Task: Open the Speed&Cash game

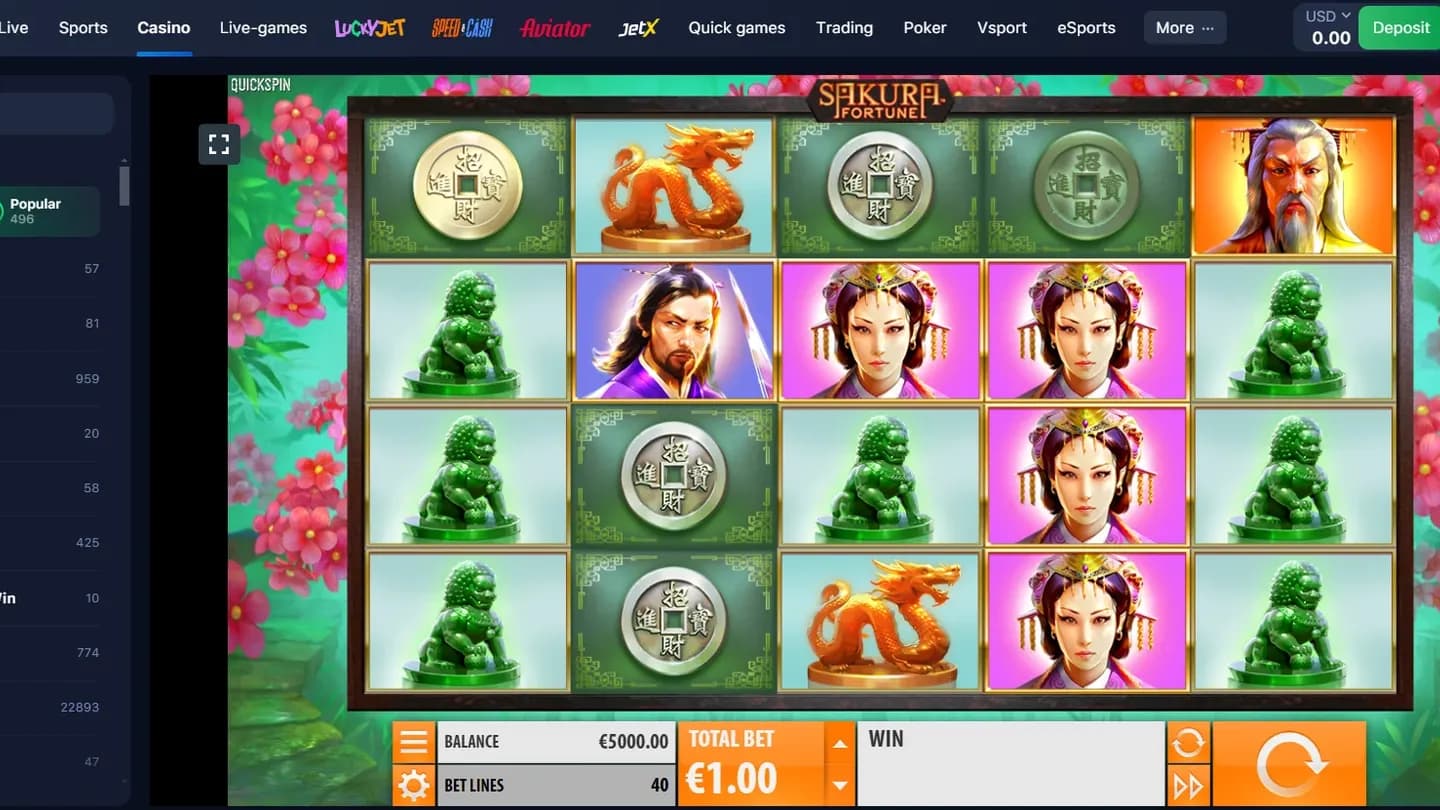Action: click(x=461, y=28)
